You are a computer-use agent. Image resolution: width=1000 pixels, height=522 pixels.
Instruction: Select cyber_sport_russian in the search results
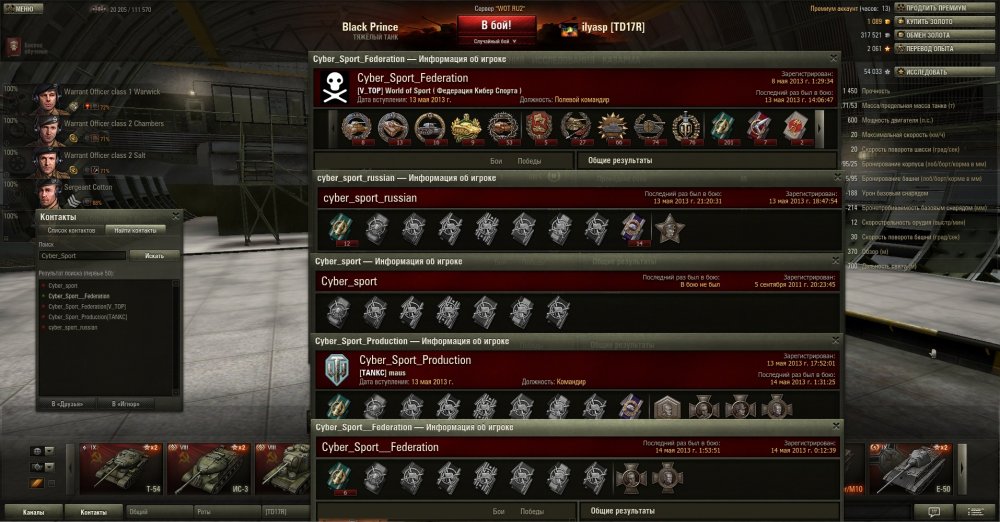(73, 327)
